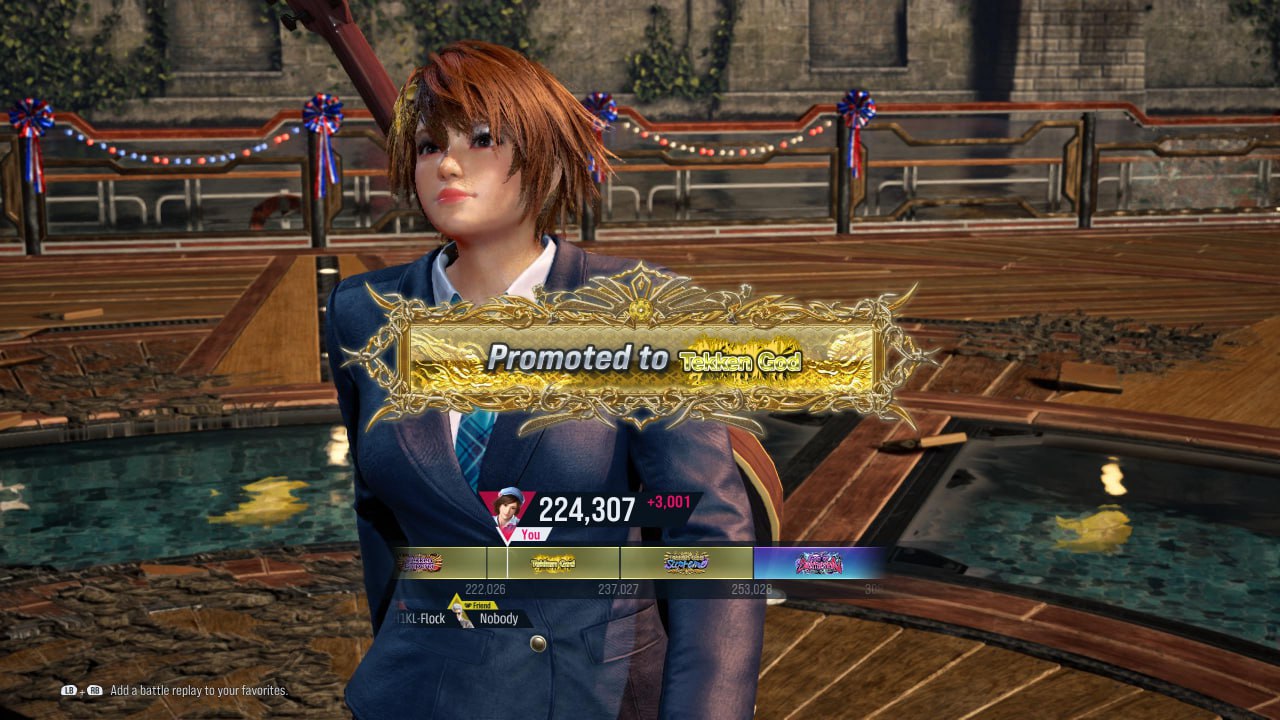Click your player avatar marker labeled You
This screenshot has height=720, width=1280.
pyautogui.click(x=506, y=512)
